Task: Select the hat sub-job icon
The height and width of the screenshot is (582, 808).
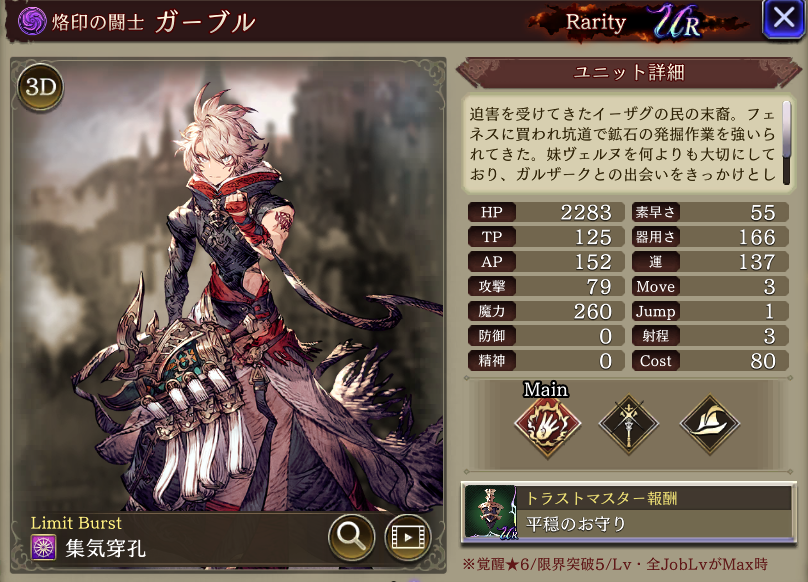Action: (x=709, y=424)
